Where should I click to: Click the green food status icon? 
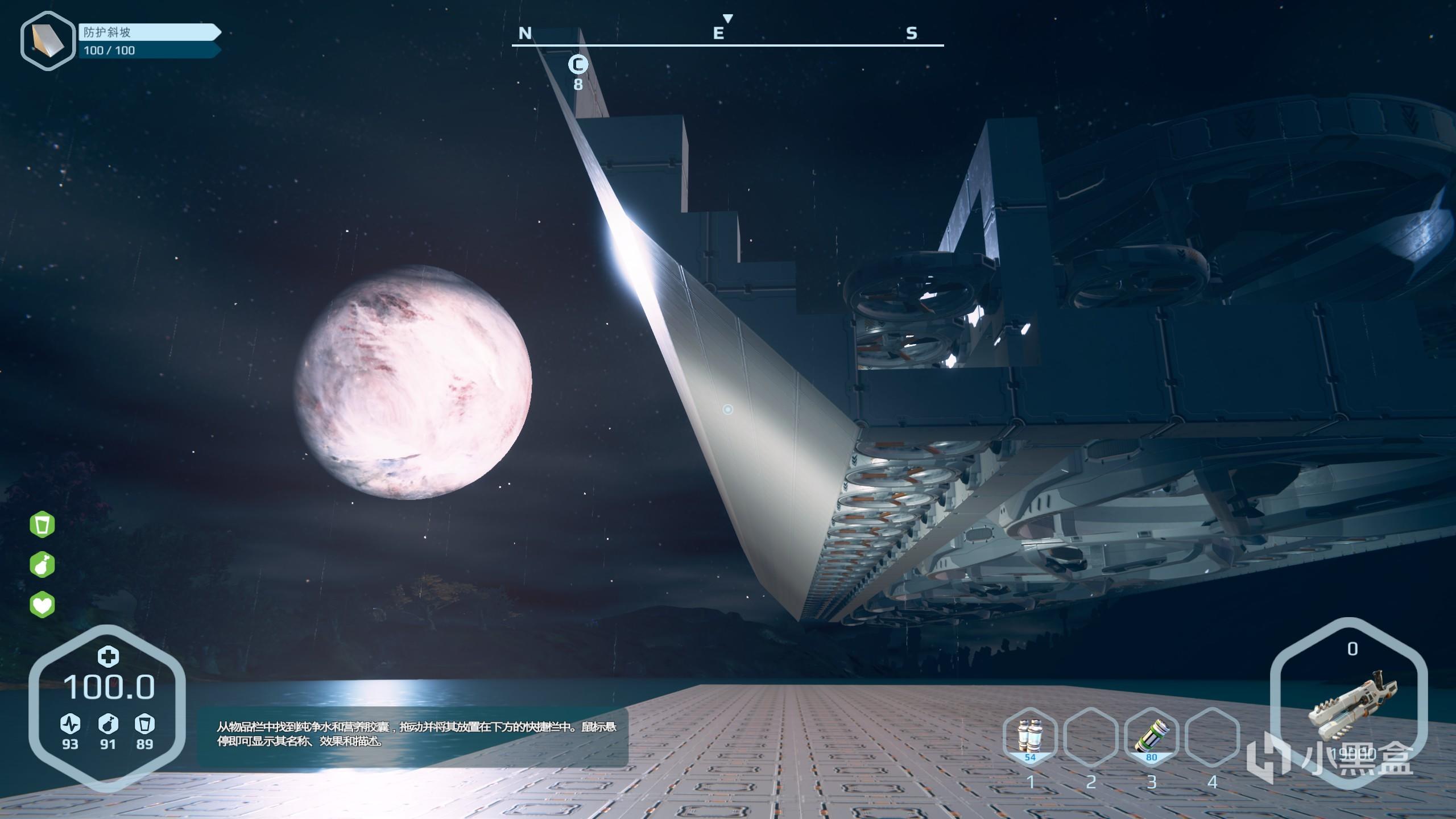(42, 565)
